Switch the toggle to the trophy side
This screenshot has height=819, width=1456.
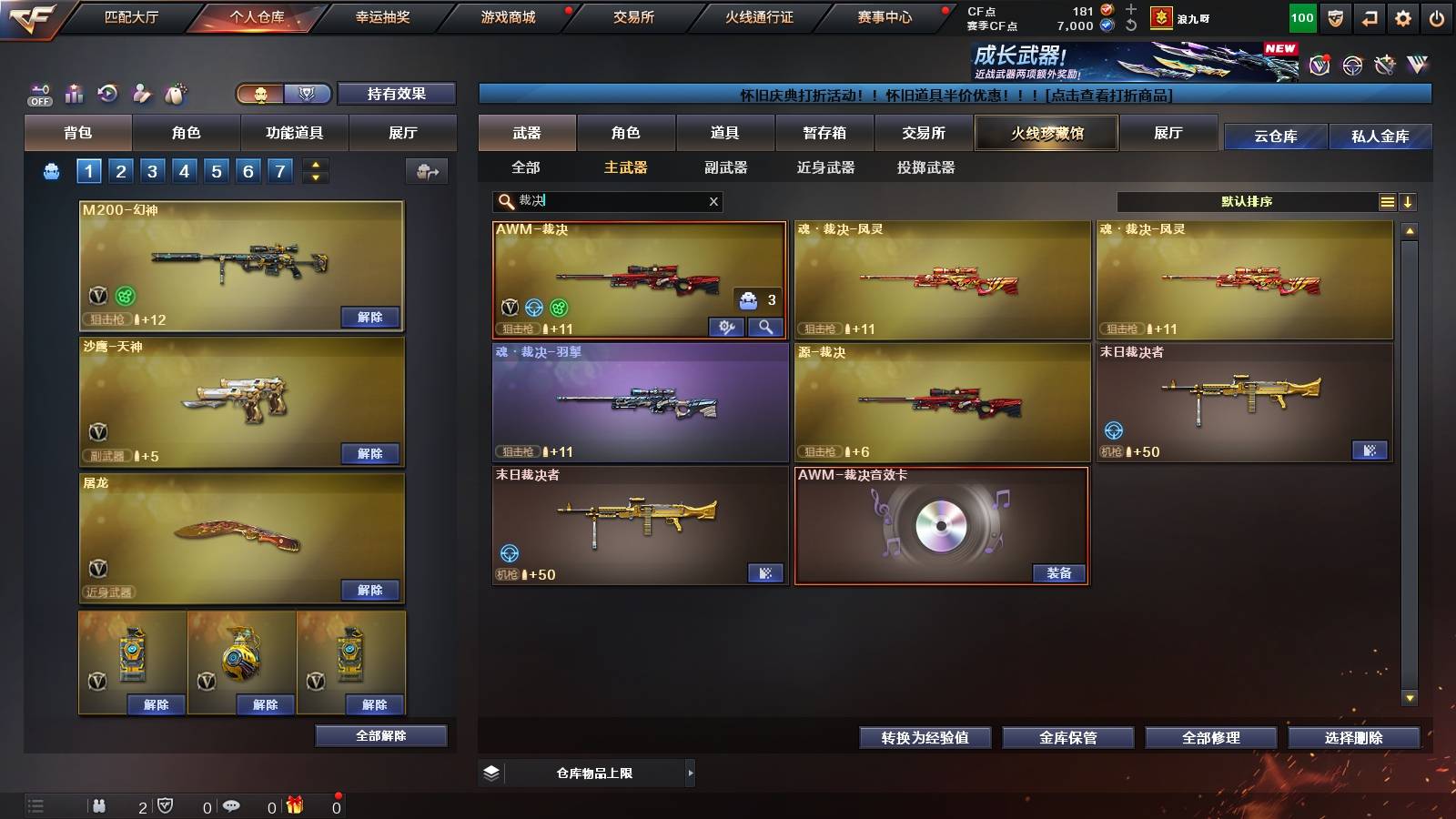pos(308,94)
